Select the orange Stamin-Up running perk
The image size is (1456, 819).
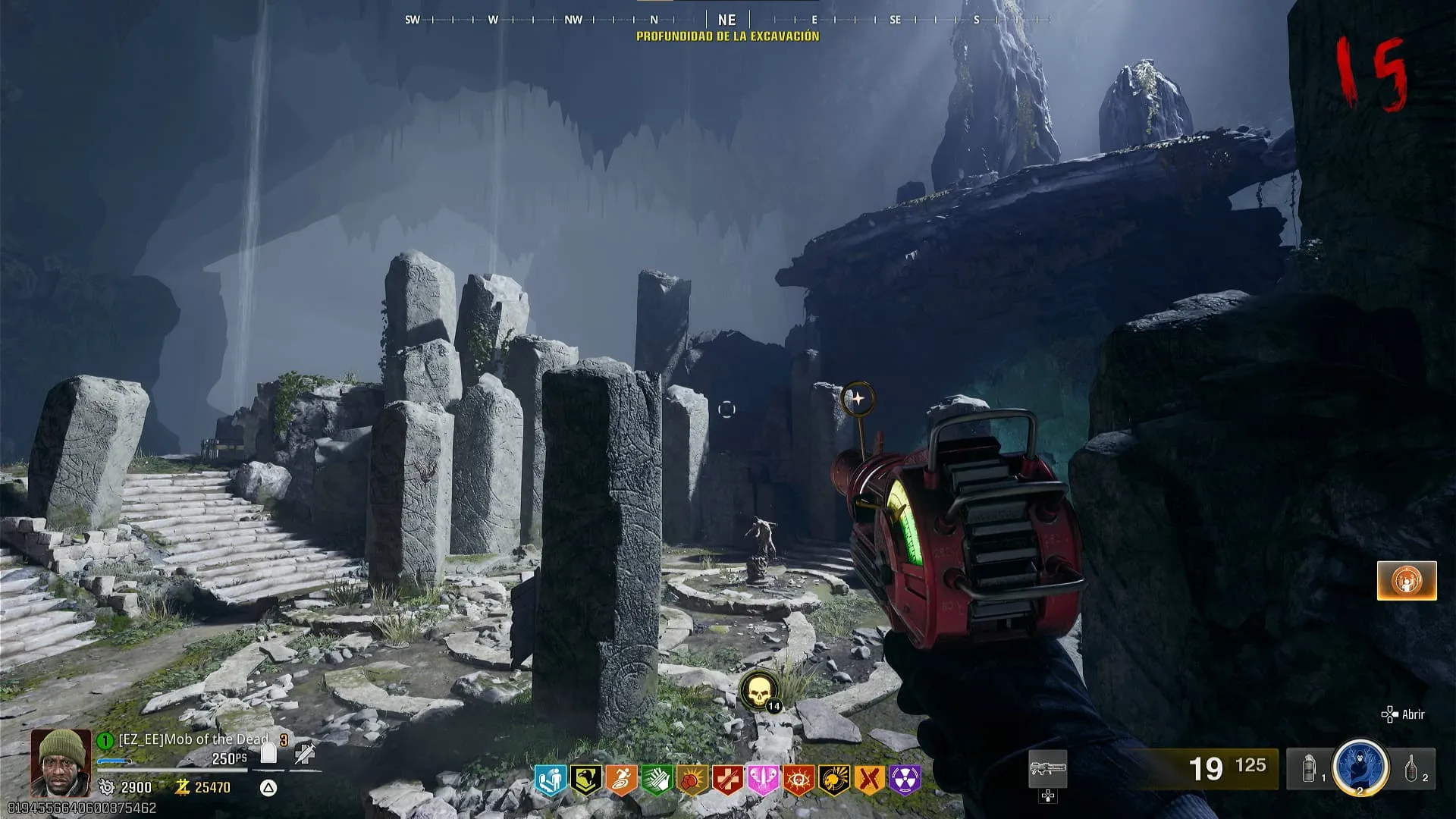click(x=621, y=780)
